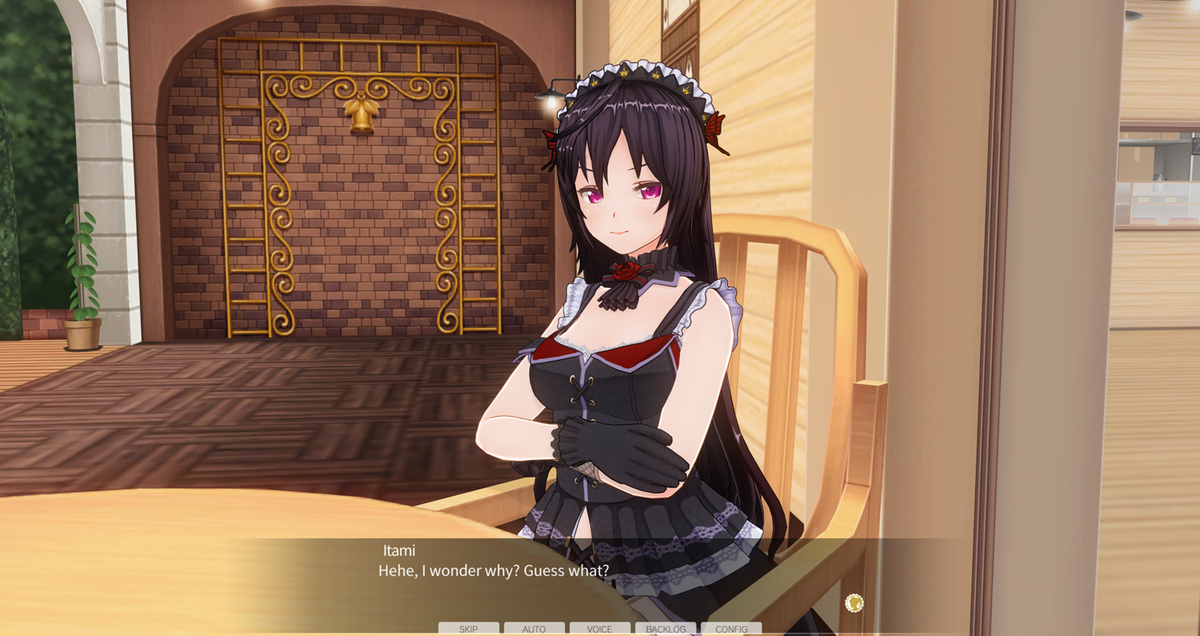The image size is (1200, 636).
Task: Click the SKIP button
Action: click(x=468, y=629)
